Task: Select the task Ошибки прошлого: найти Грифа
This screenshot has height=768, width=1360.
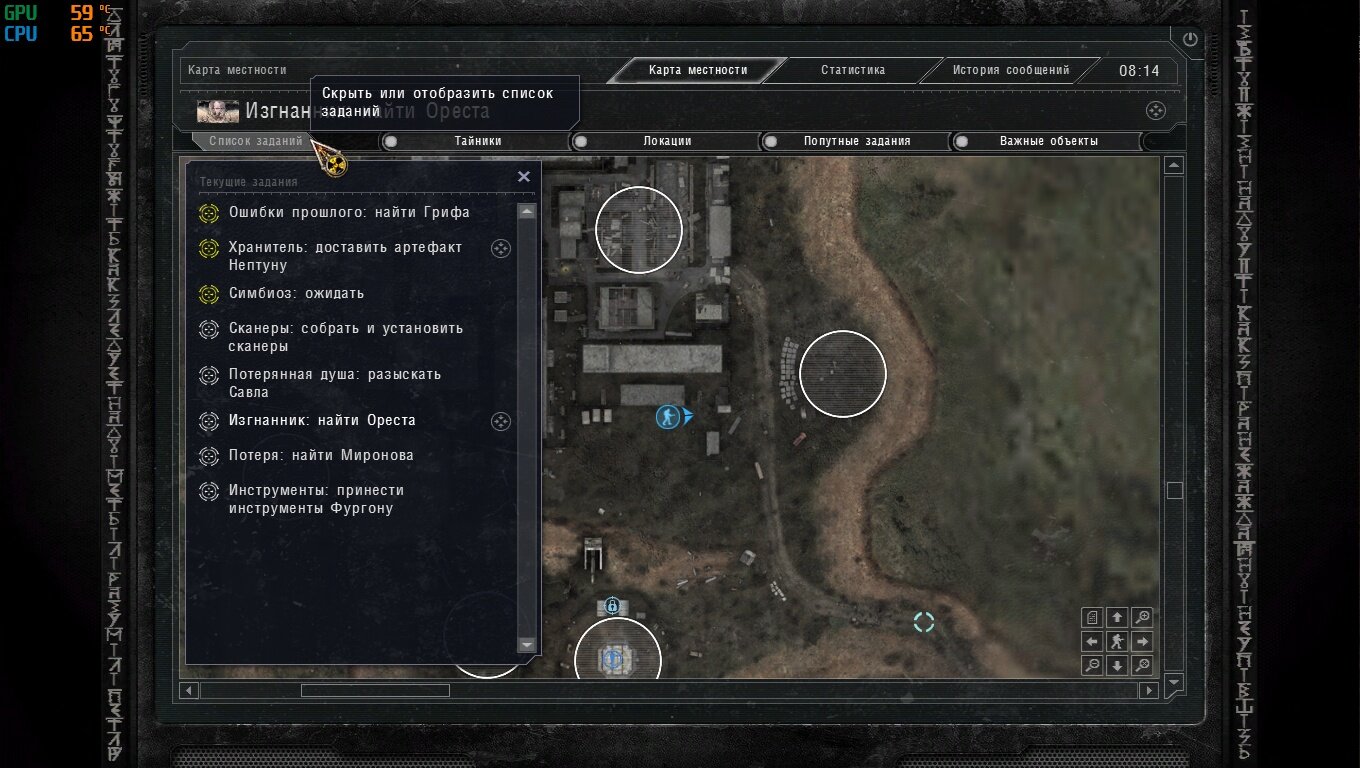Action: tap(349, 212)
